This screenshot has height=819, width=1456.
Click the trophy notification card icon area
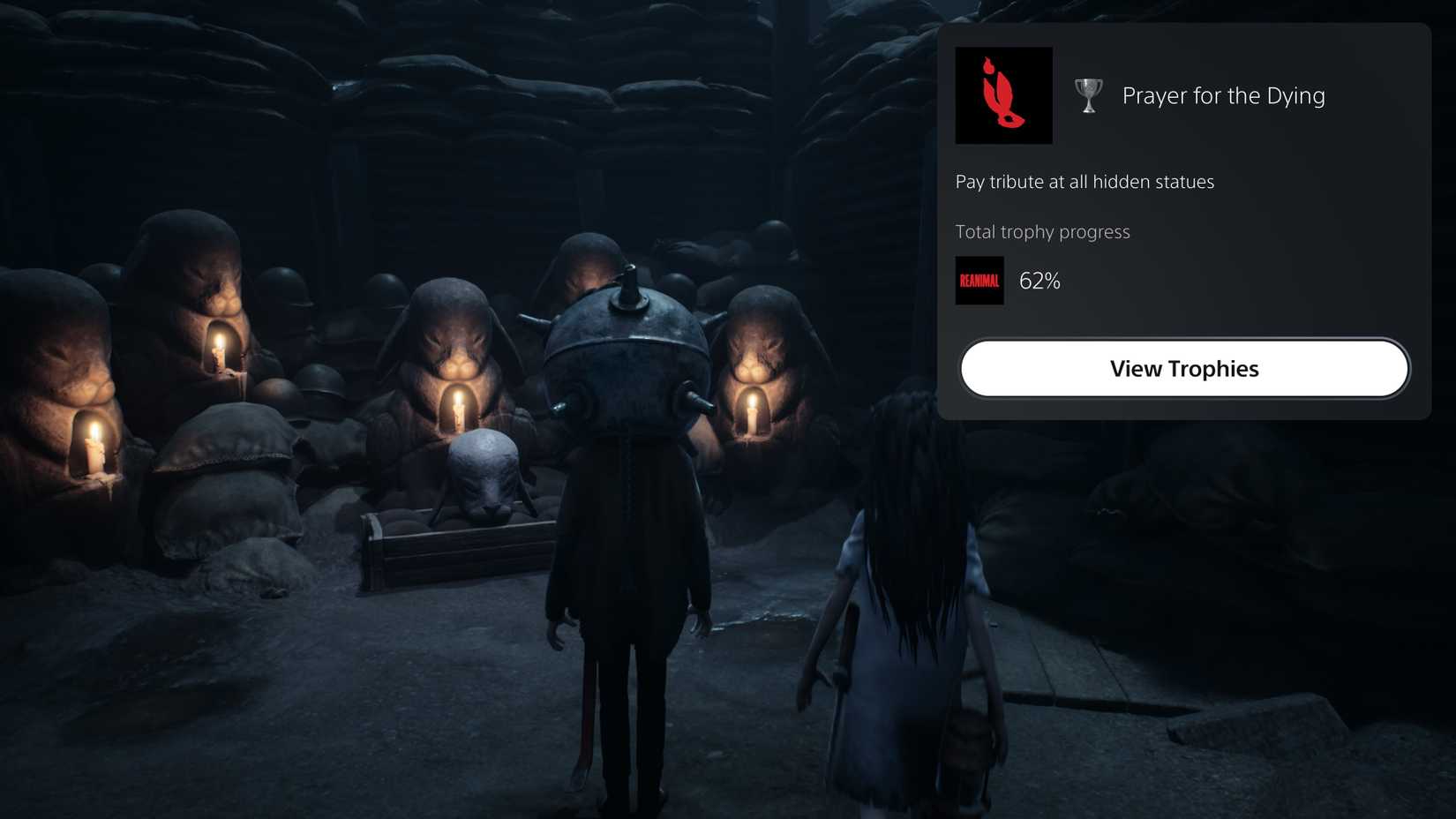tap(1002, 95)
